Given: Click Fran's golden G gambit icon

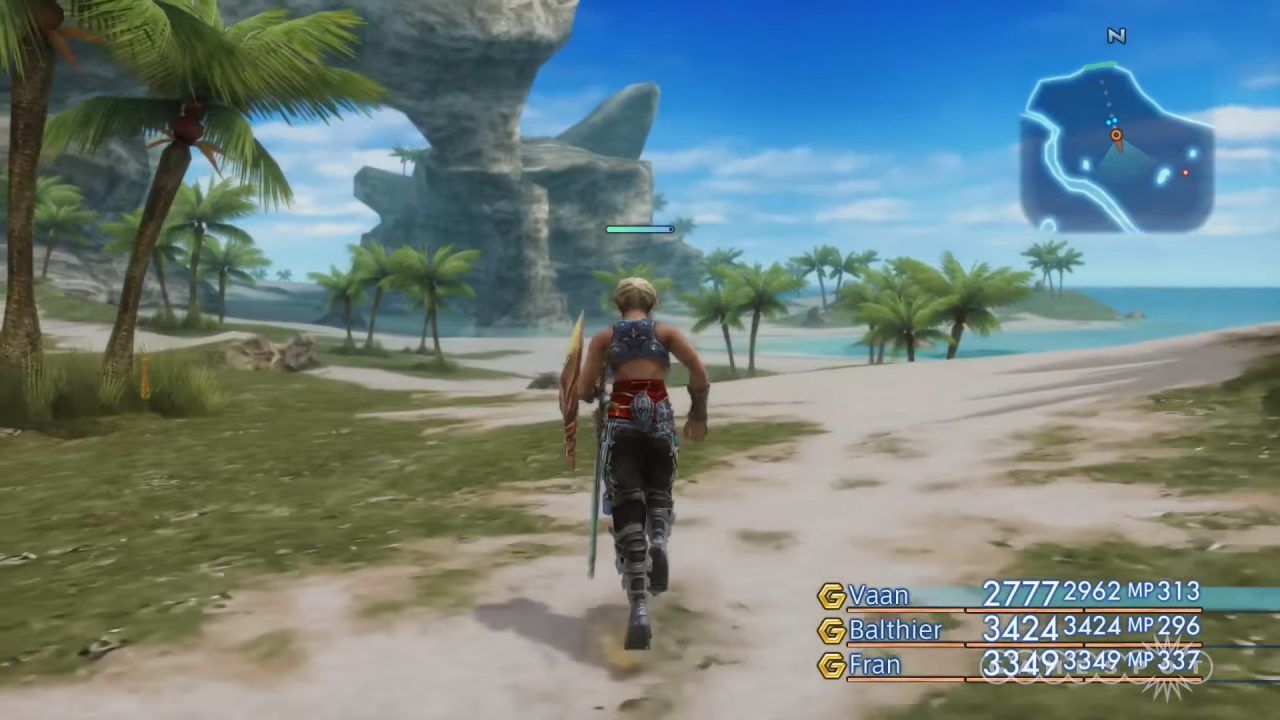Looking at the screenshot, I should pyautogui.click(x=832, y=664).
